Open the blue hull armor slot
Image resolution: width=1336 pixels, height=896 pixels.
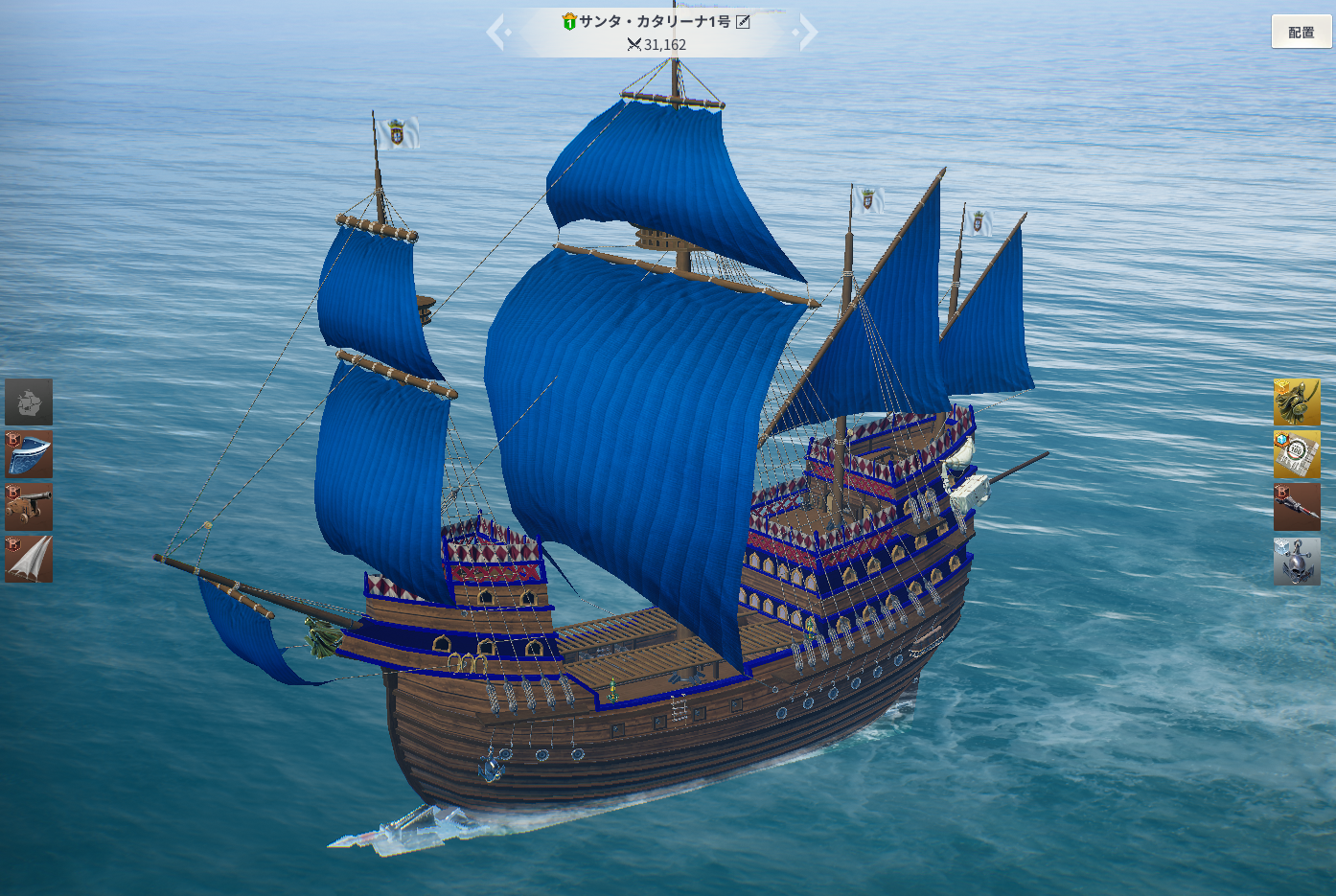(29, 454)
